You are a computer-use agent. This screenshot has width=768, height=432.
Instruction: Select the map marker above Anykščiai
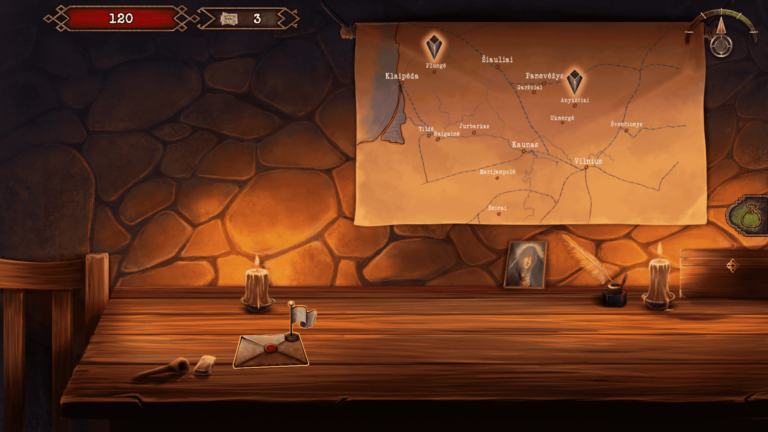(x=574, y=80)
